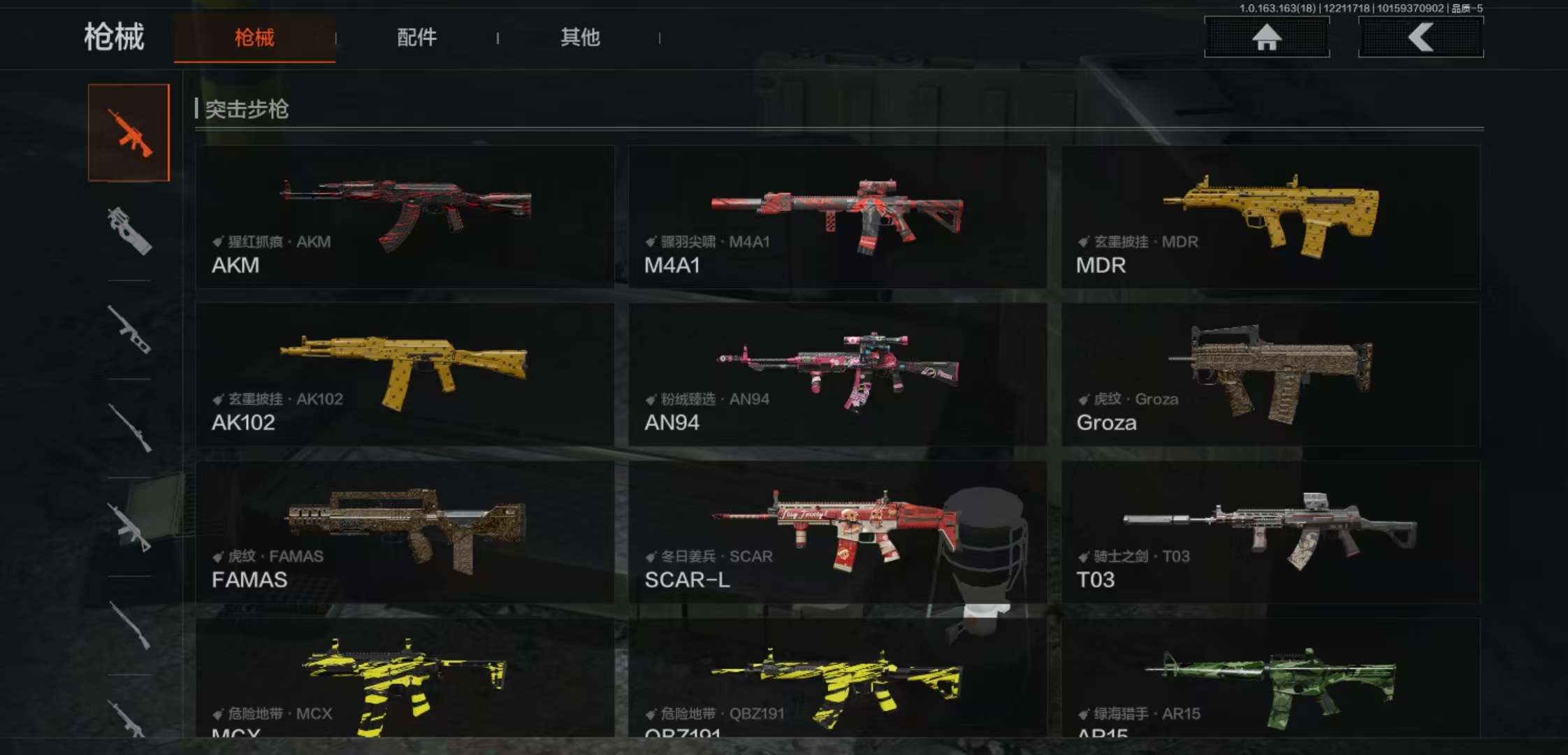The height and width of the screenshot is (755, 1568).
Task: Choose the Groza weapon tile
Action: [x=1270, y=374]
